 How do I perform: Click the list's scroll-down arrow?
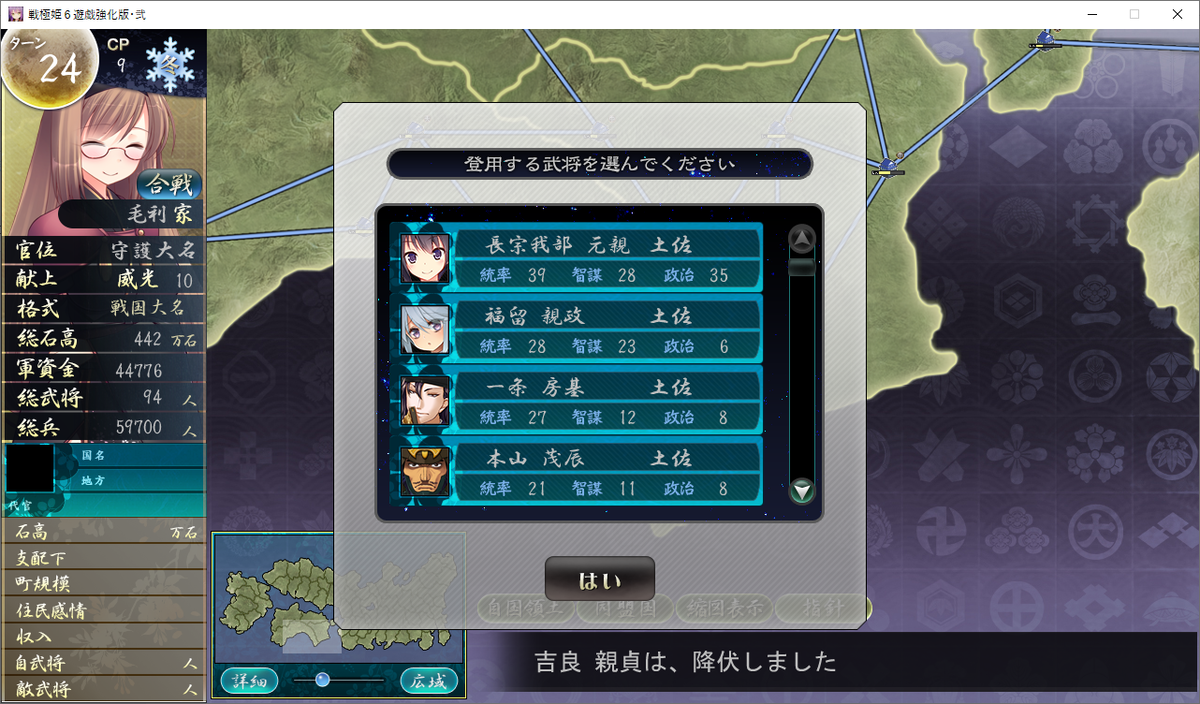(x=802, y=491)
